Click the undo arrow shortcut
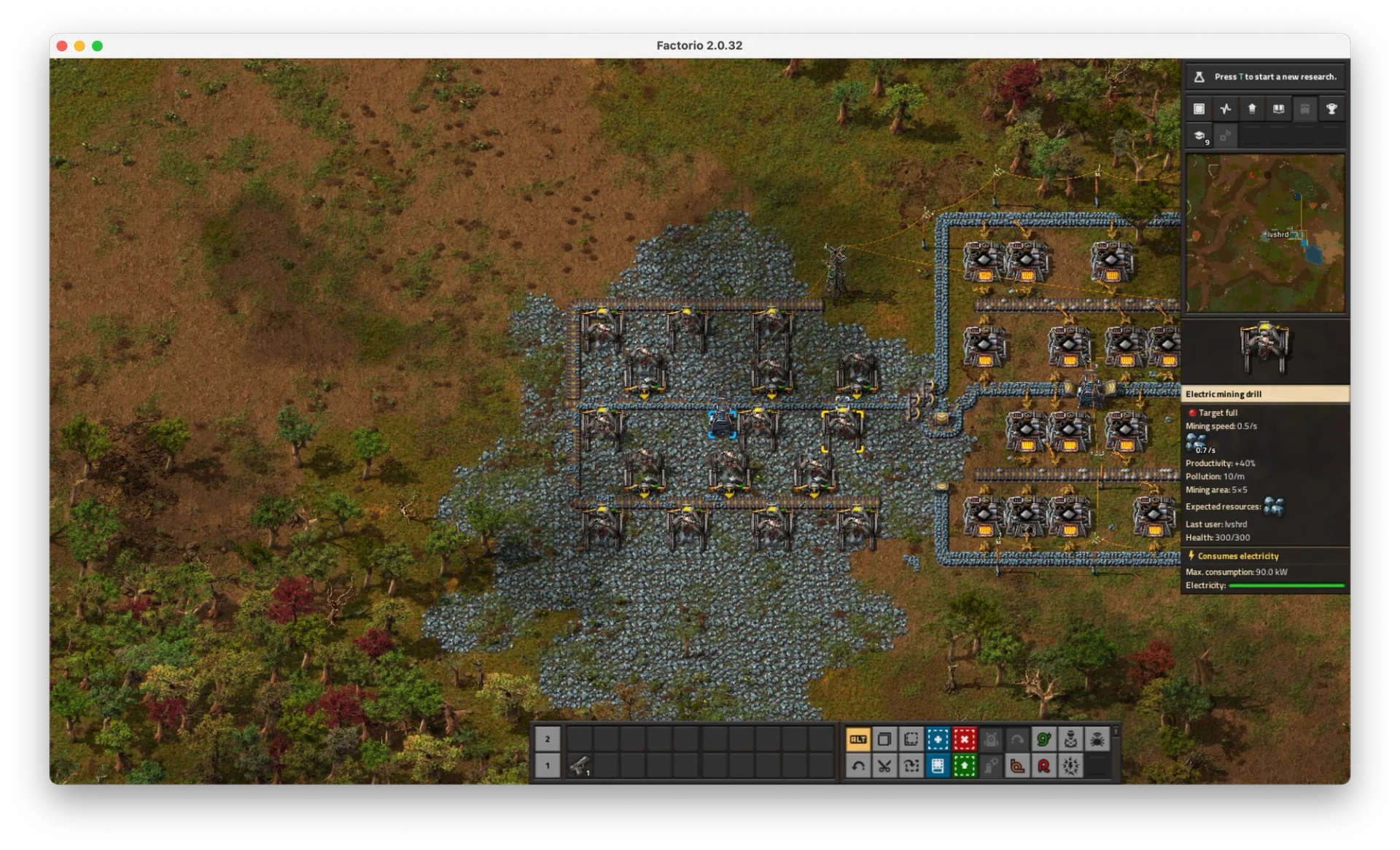This screenshot has width=1400, height=850. tap(858, 766)
